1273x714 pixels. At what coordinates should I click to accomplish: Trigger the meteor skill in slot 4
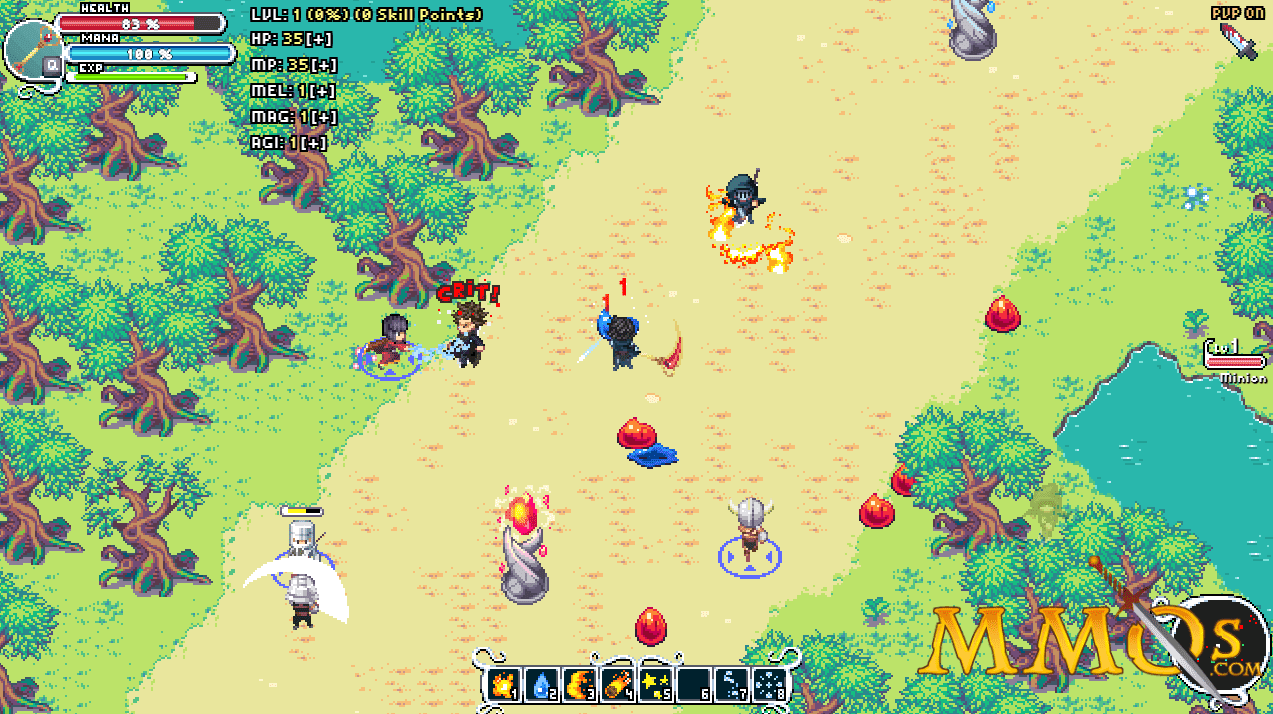click(x=617, y=685)
